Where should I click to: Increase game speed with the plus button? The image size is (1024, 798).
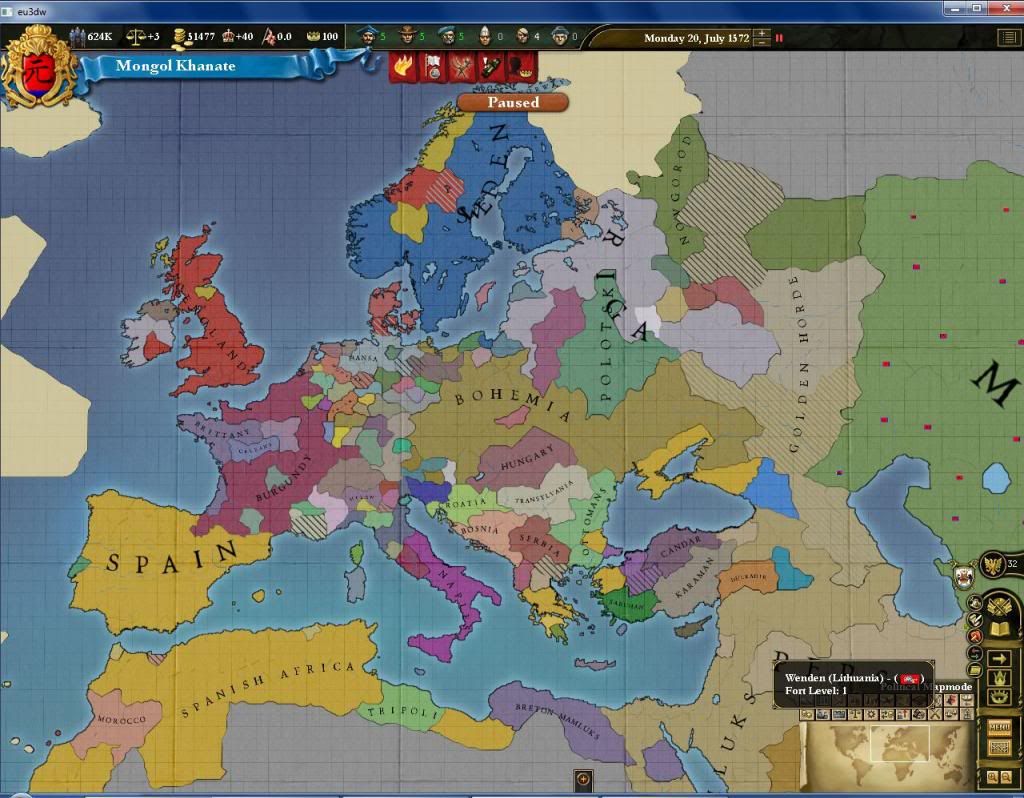coord(763,33)
